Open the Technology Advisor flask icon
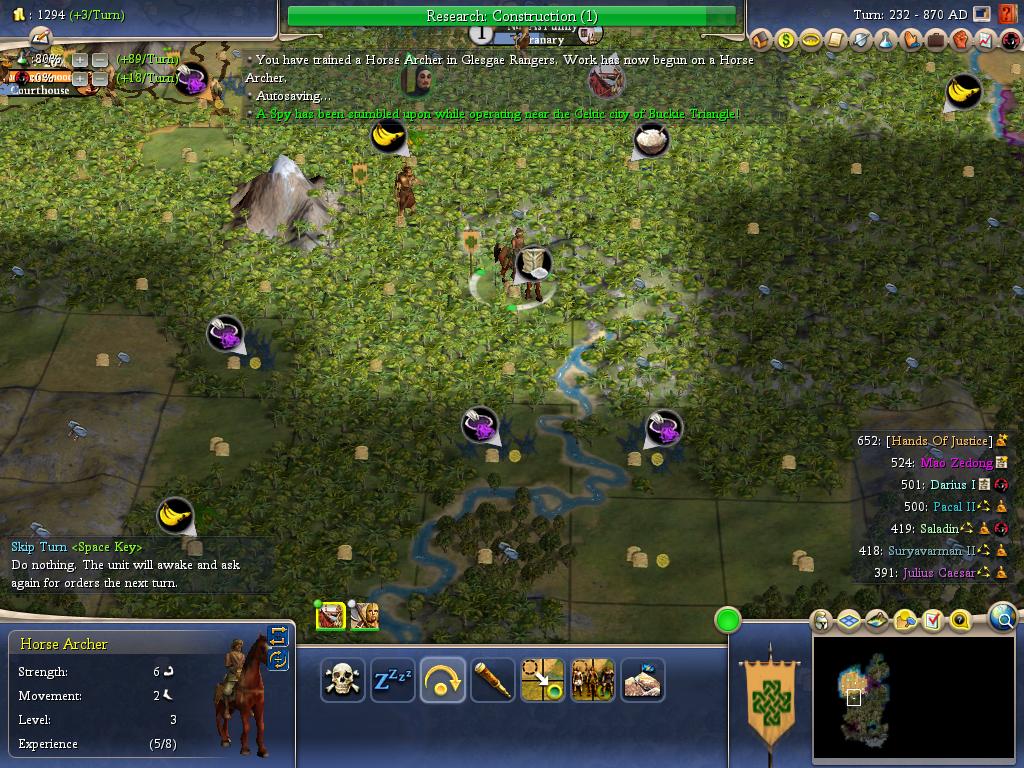 [x=885, y=41]
